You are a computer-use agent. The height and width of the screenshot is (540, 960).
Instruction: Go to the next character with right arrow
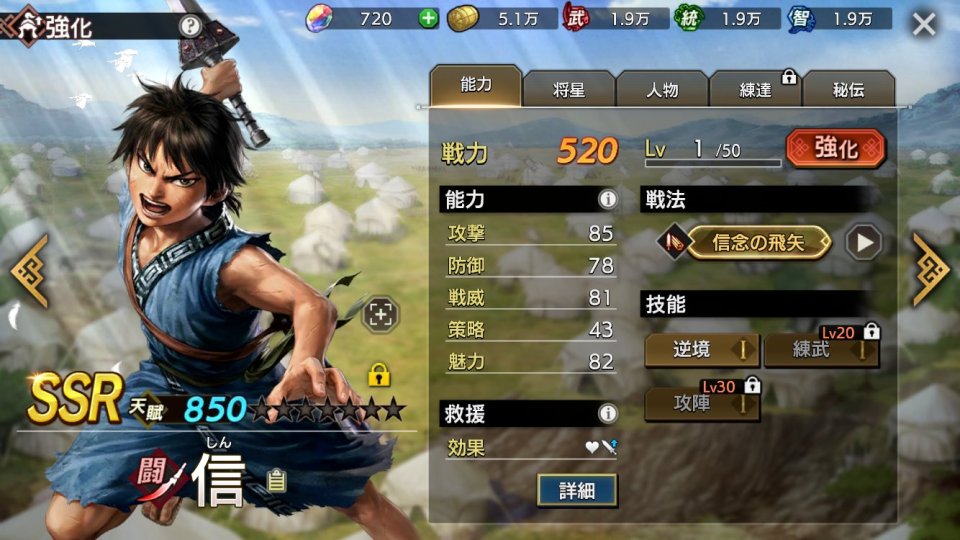[x=931, y=270]
